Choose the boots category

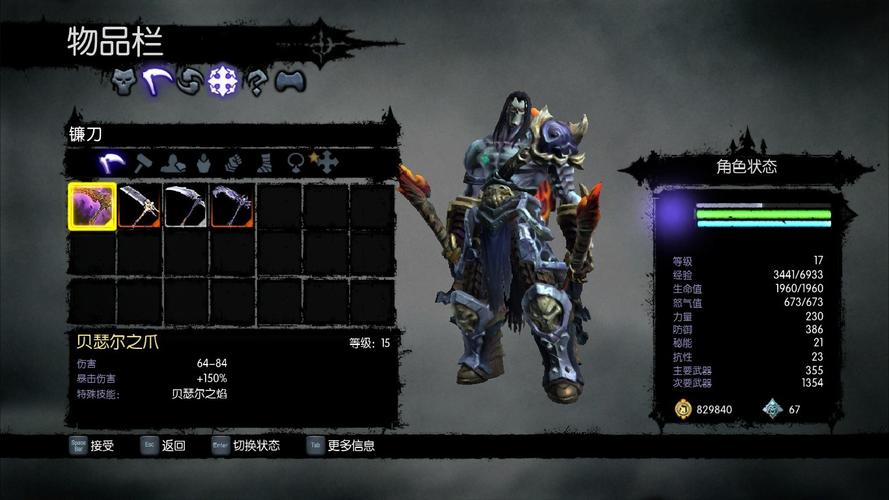point(265,162)
